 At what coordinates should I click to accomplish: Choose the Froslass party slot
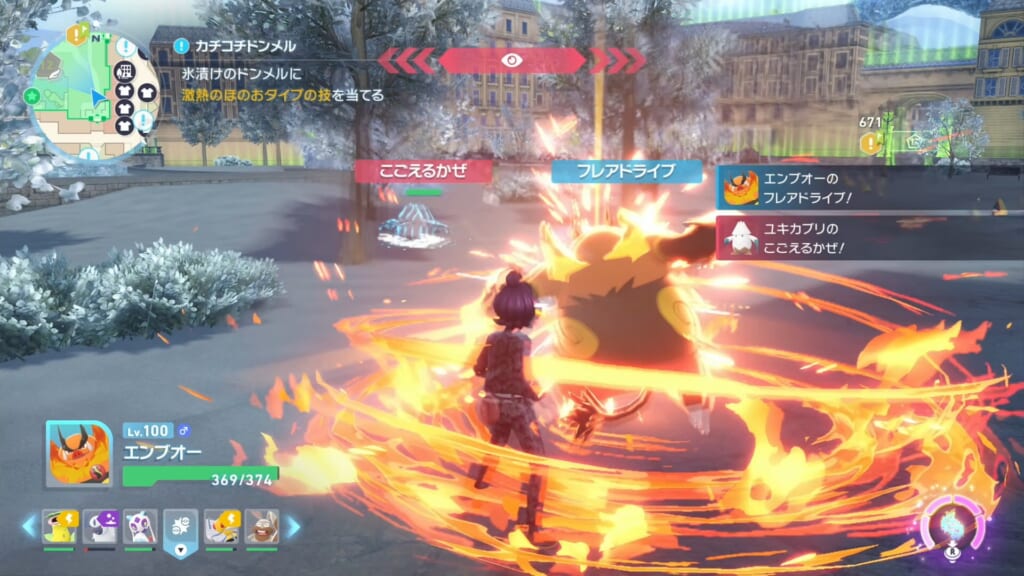(x=140, y=526)
